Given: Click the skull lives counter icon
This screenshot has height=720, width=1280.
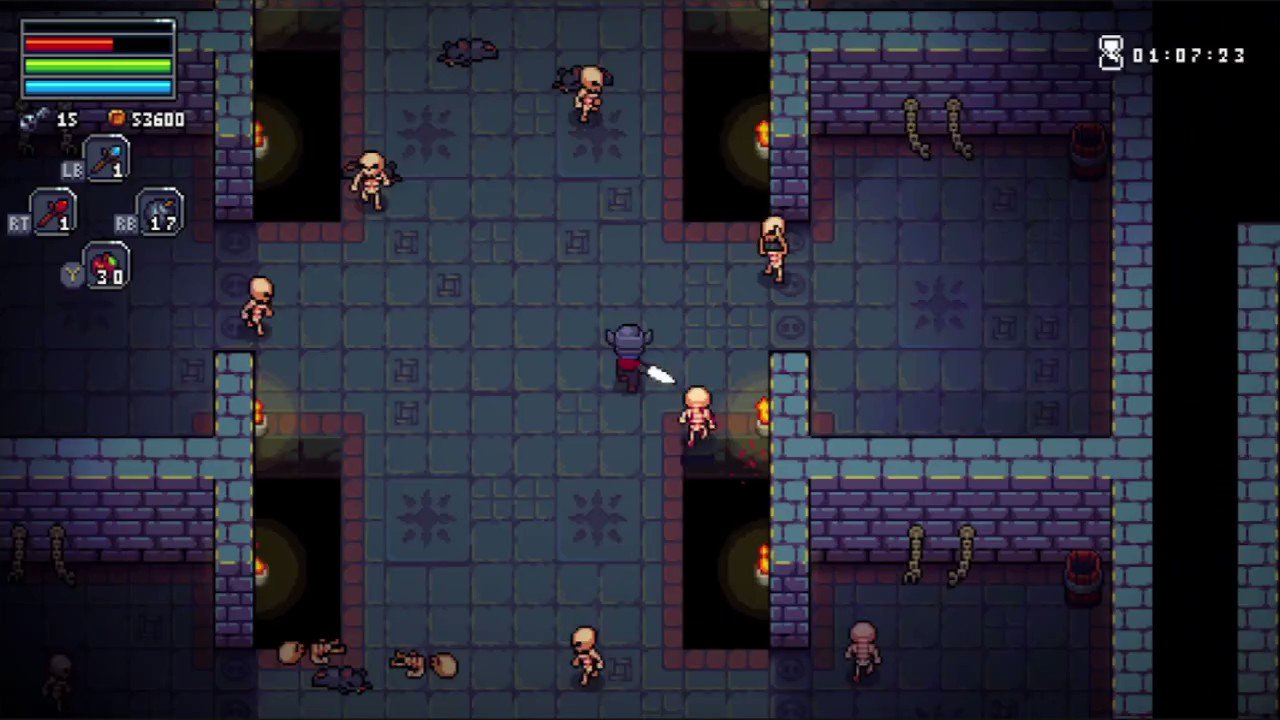Looking at the screenshot, I should 30,119.
